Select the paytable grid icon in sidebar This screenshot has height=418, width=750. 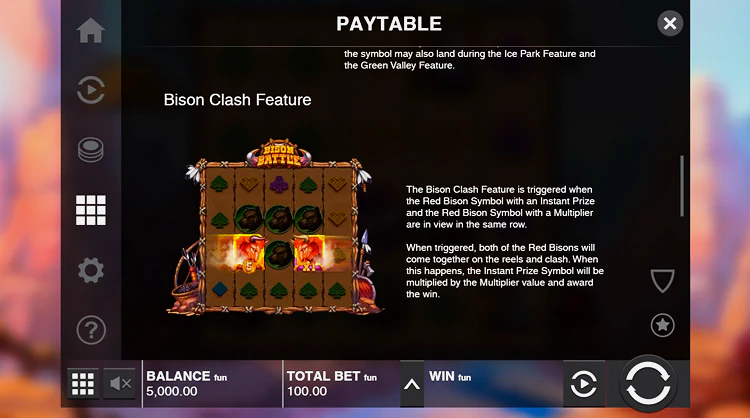(x=91, y=210)
